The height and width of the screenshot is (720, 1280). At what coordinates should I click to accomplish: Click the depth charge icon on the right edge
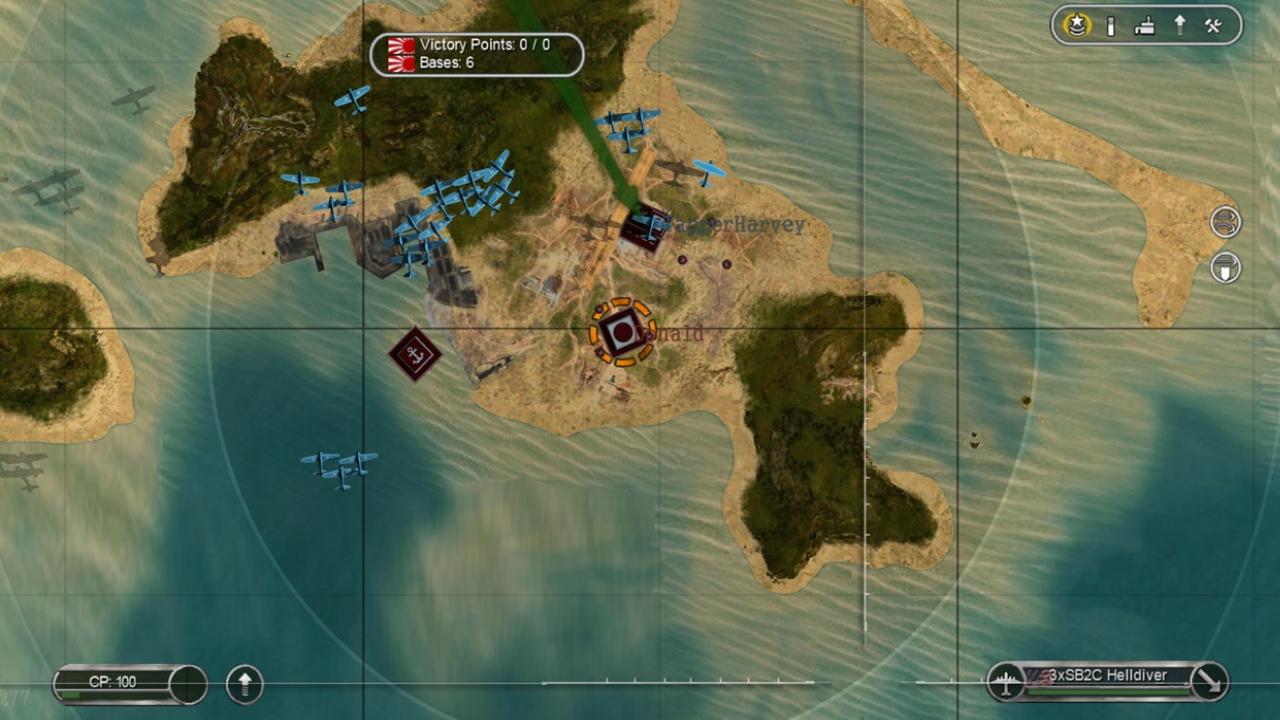tap(1224, 268)
